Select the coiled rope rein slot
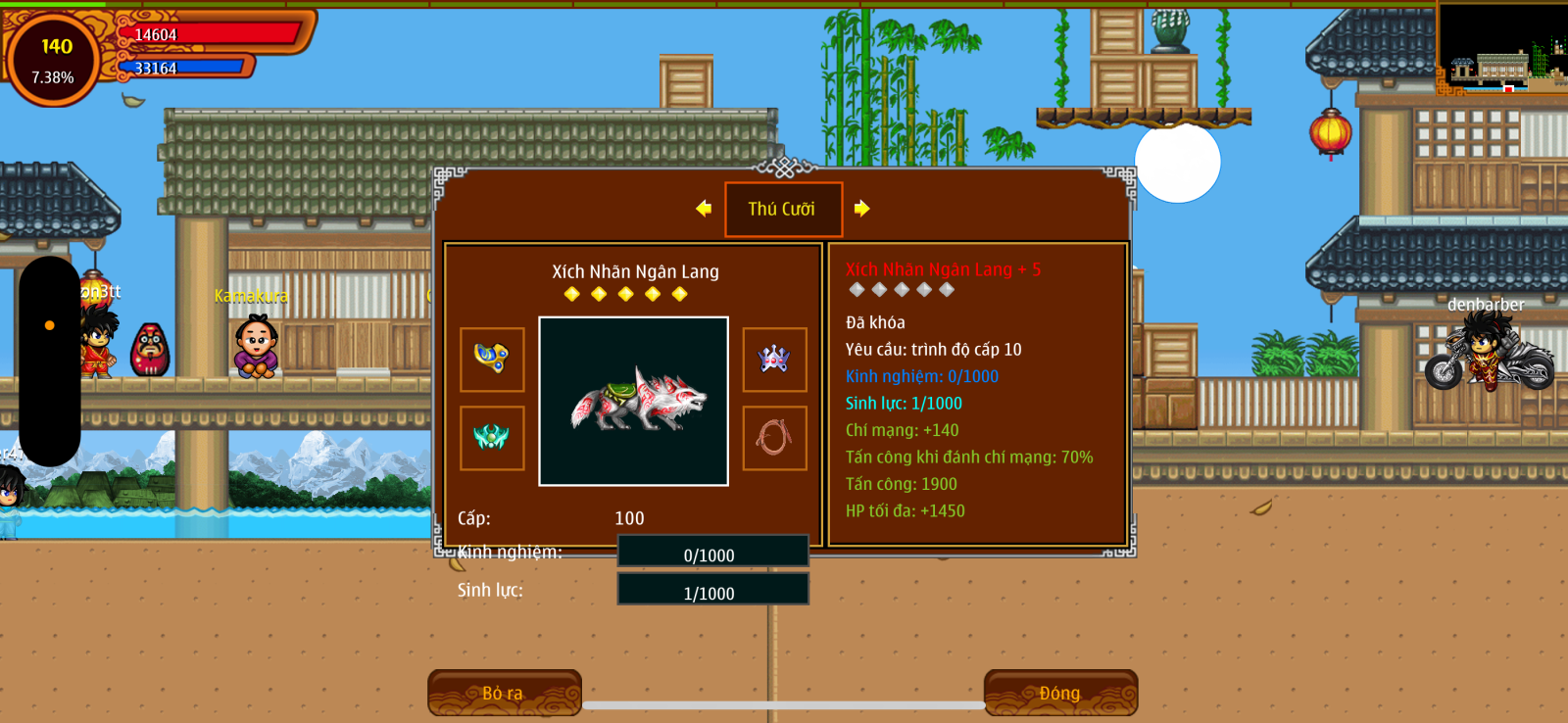The image size is (1568, 723). coord(774,438)
